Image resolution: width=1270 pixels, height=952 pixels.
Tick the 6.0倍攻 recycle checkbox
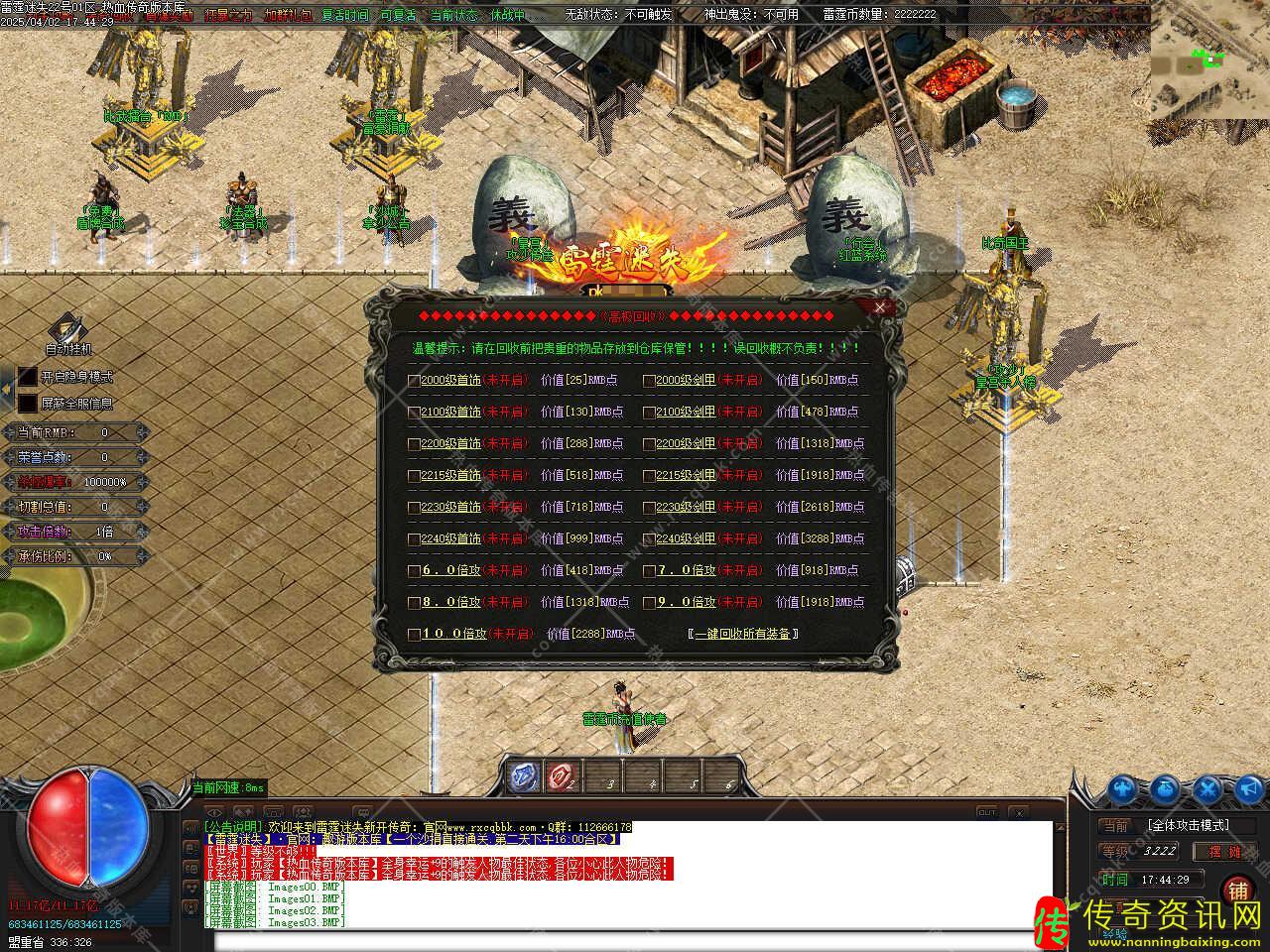(415, 571)
